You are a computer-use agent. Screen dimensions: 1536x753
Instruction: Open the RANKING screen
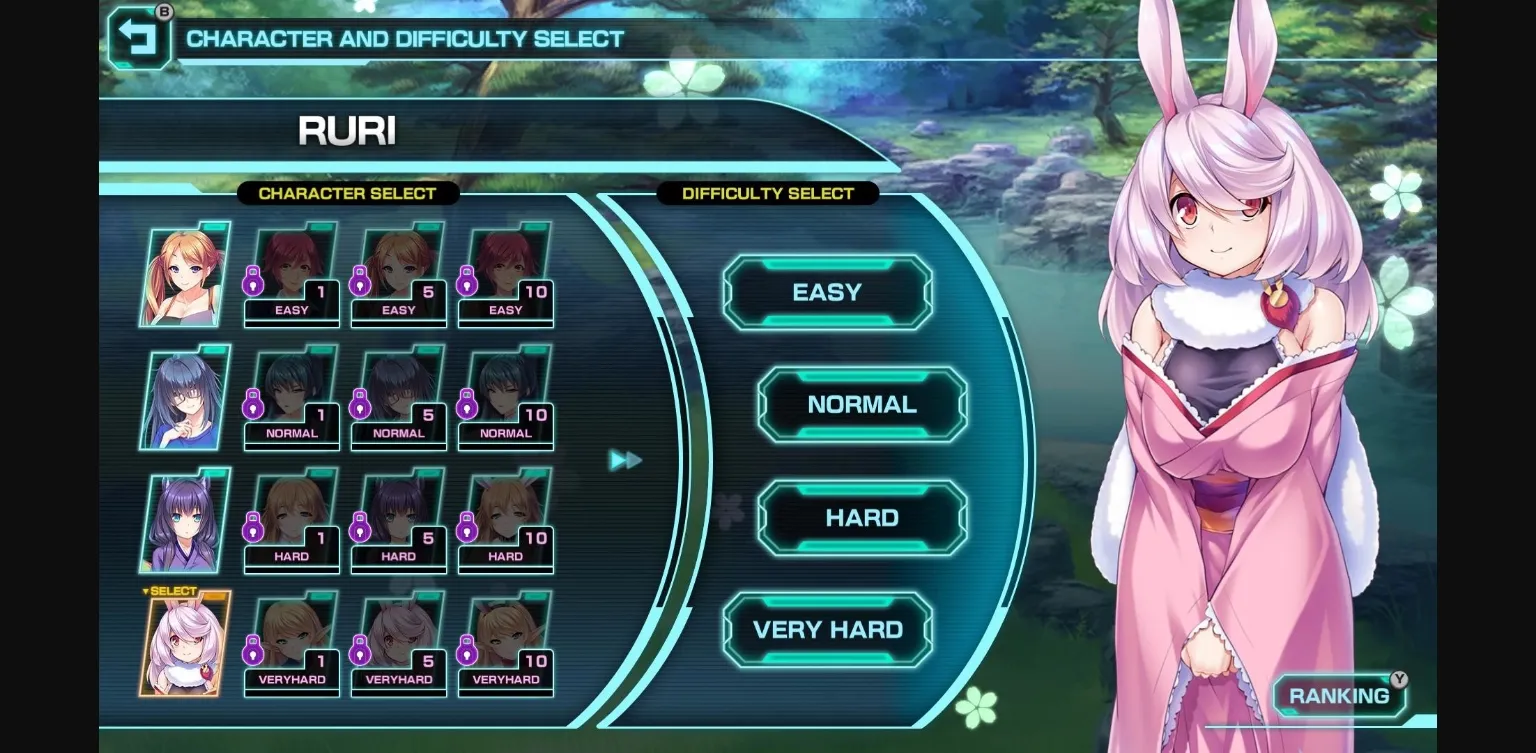[1338, 696]
